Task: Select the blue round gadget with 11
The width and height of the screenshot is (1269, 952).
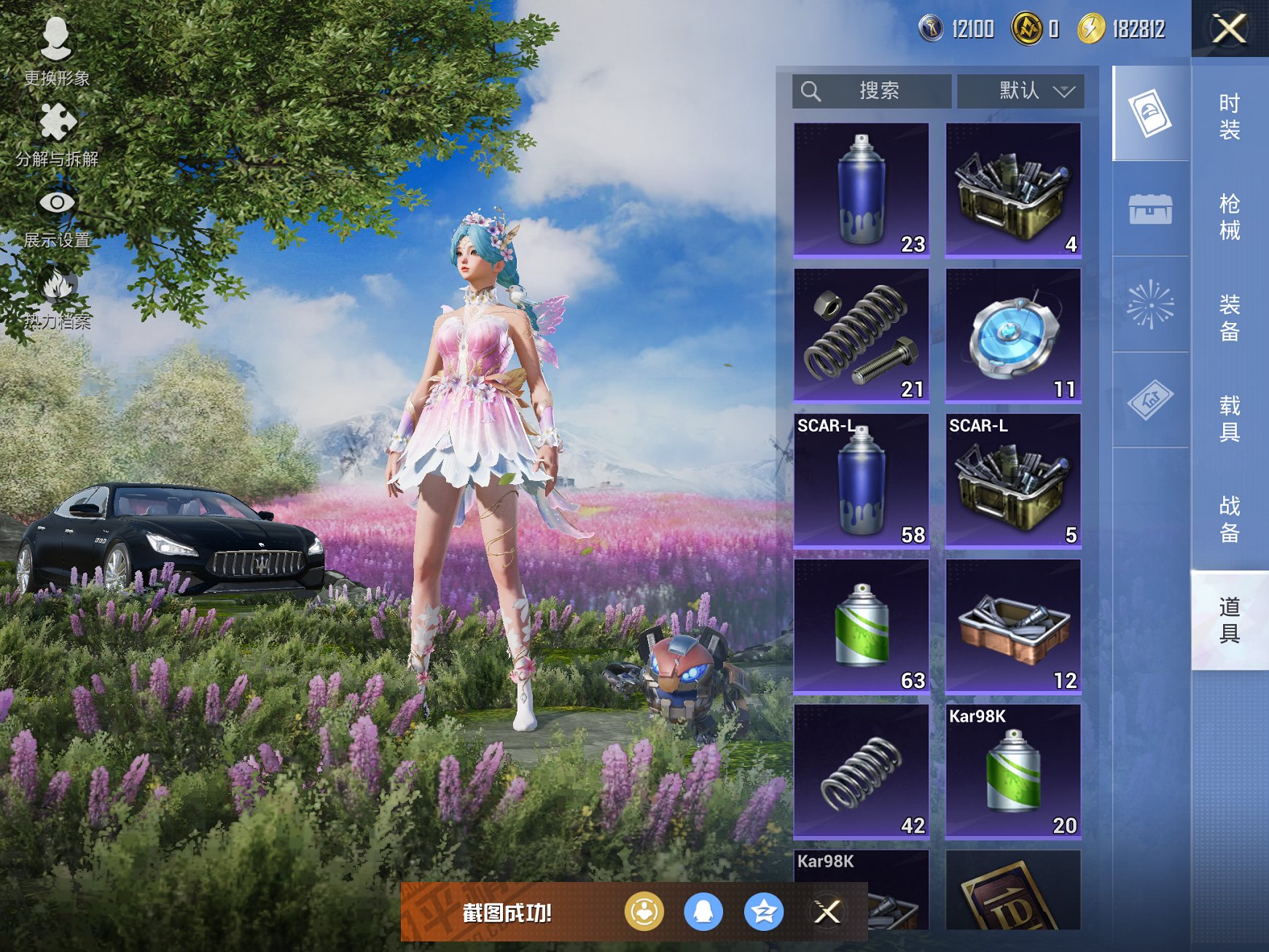Action: pyautogui.click(x=1012, y=335)
